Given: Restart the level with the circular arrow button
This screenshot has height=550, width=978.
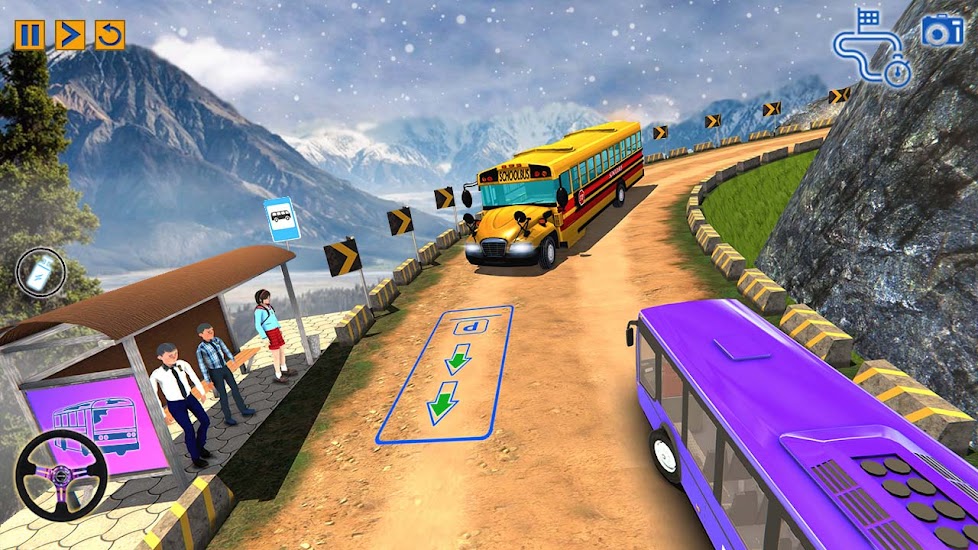Looking at the screenshot, I should pyautogui.click(x=110, y=35).
